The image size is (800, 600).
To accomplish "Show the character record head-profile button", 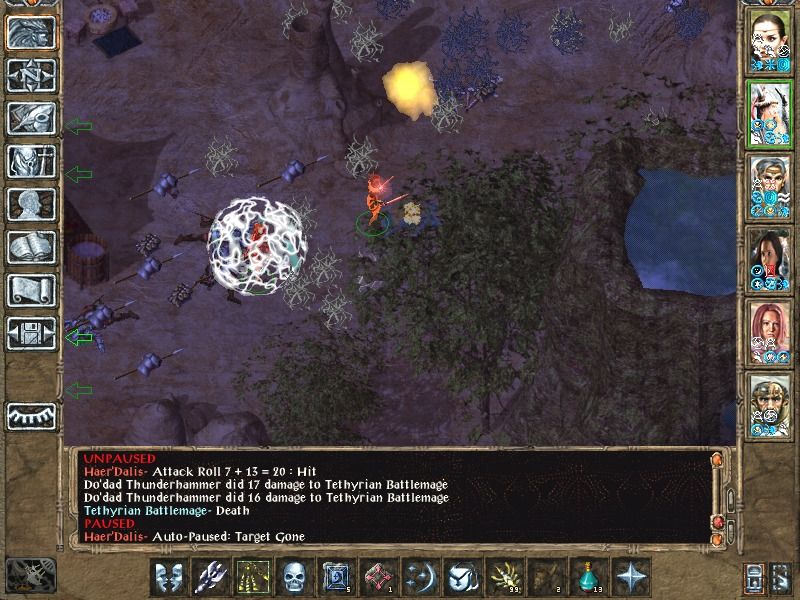I will [x=31, y=204].
